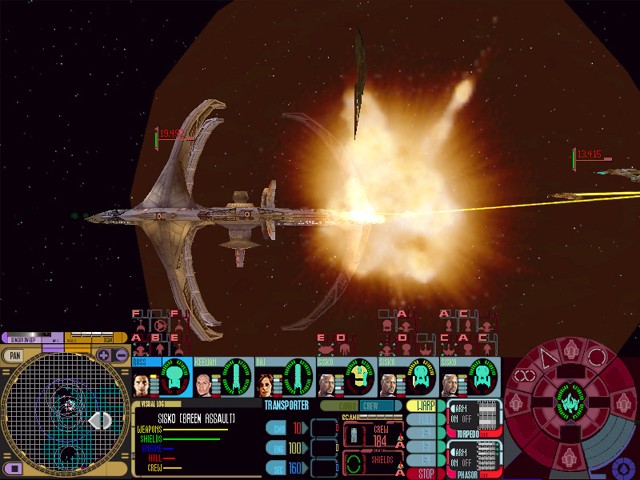Click the square button below the sensor map
Image resolution: width=640 pixels, height=480 pixels.
pyautogui.click(x=13, y=468)
